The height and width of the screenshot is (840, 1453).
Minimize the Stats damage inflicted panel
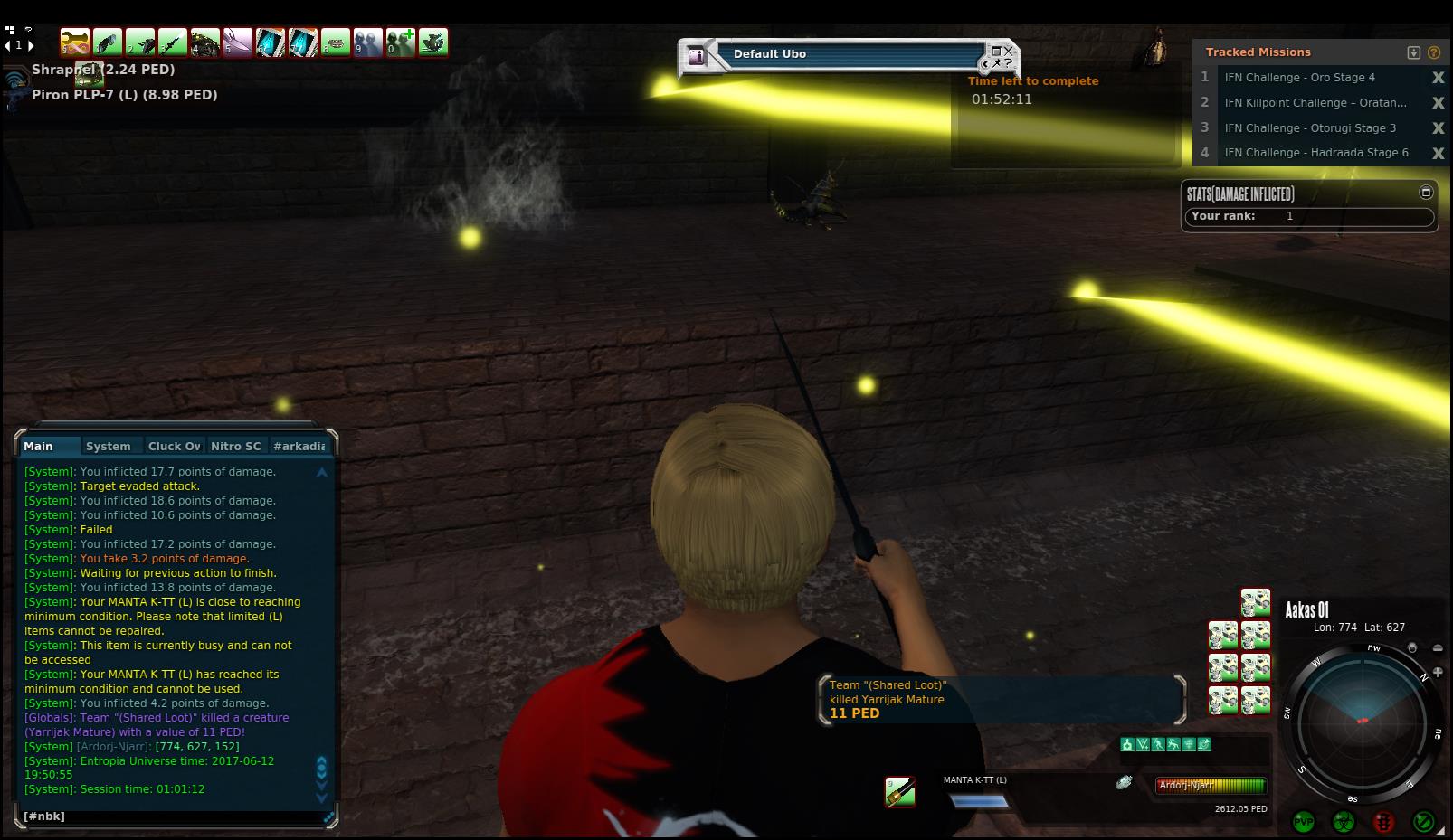click(1426, 193)
